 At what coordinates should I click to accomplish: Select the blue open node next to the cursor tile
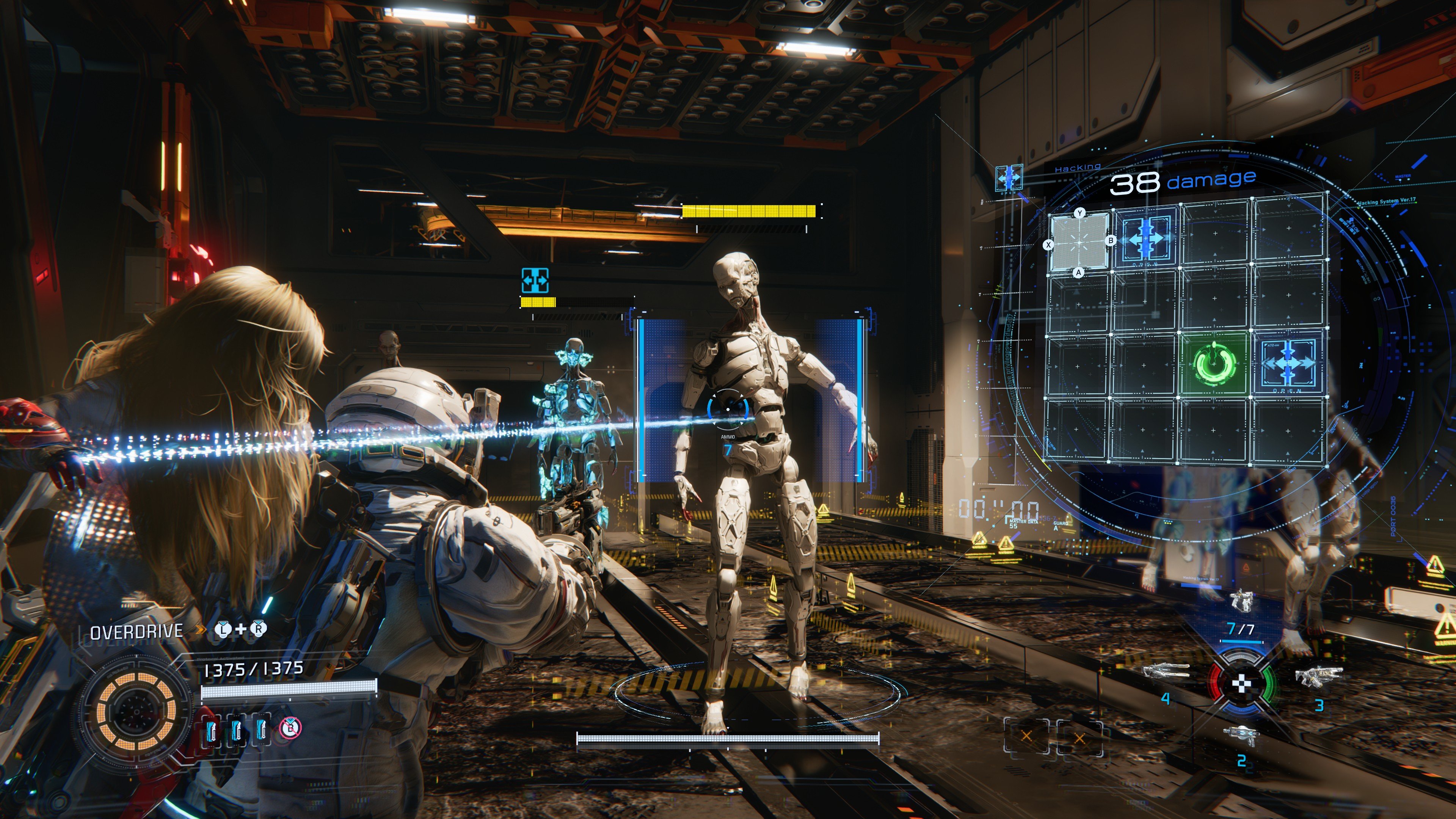pyautogui.click(x=1146, y=238)
